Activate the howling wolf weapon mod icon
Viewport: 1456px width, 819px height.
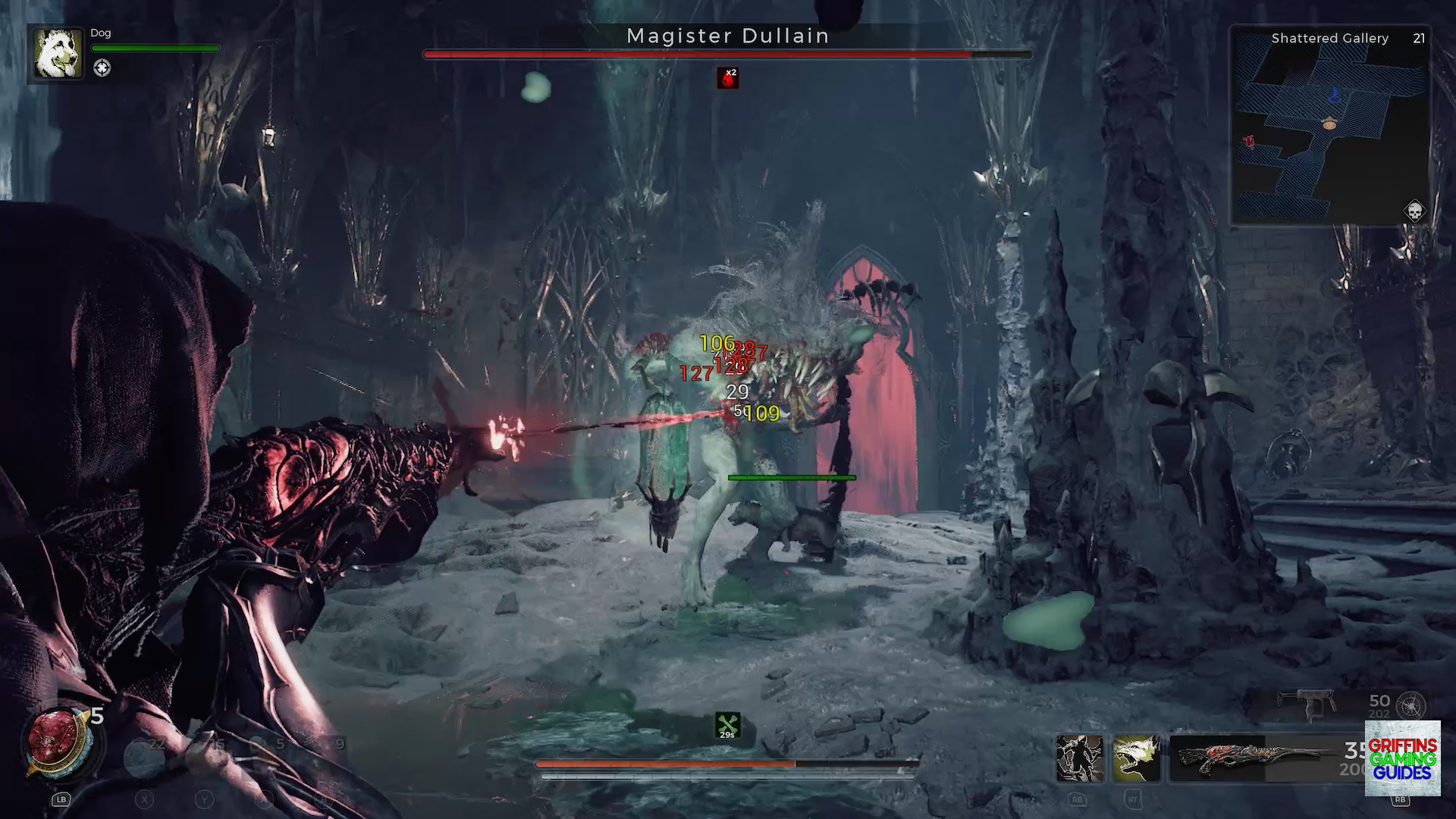pyautogui.click(x=1136, y=761)
